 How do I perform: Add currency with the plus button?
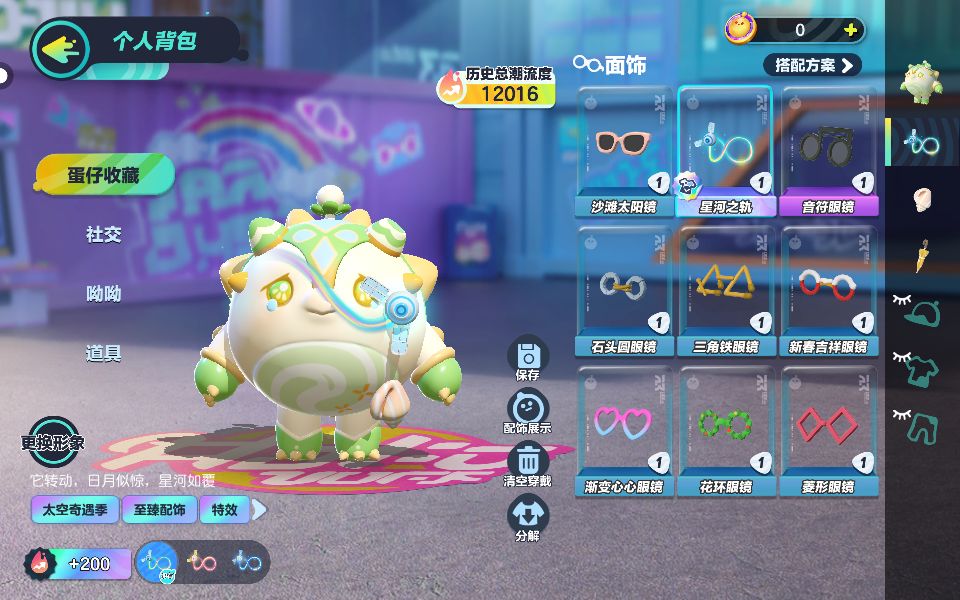pyautogui.click(x=851, y=30)
